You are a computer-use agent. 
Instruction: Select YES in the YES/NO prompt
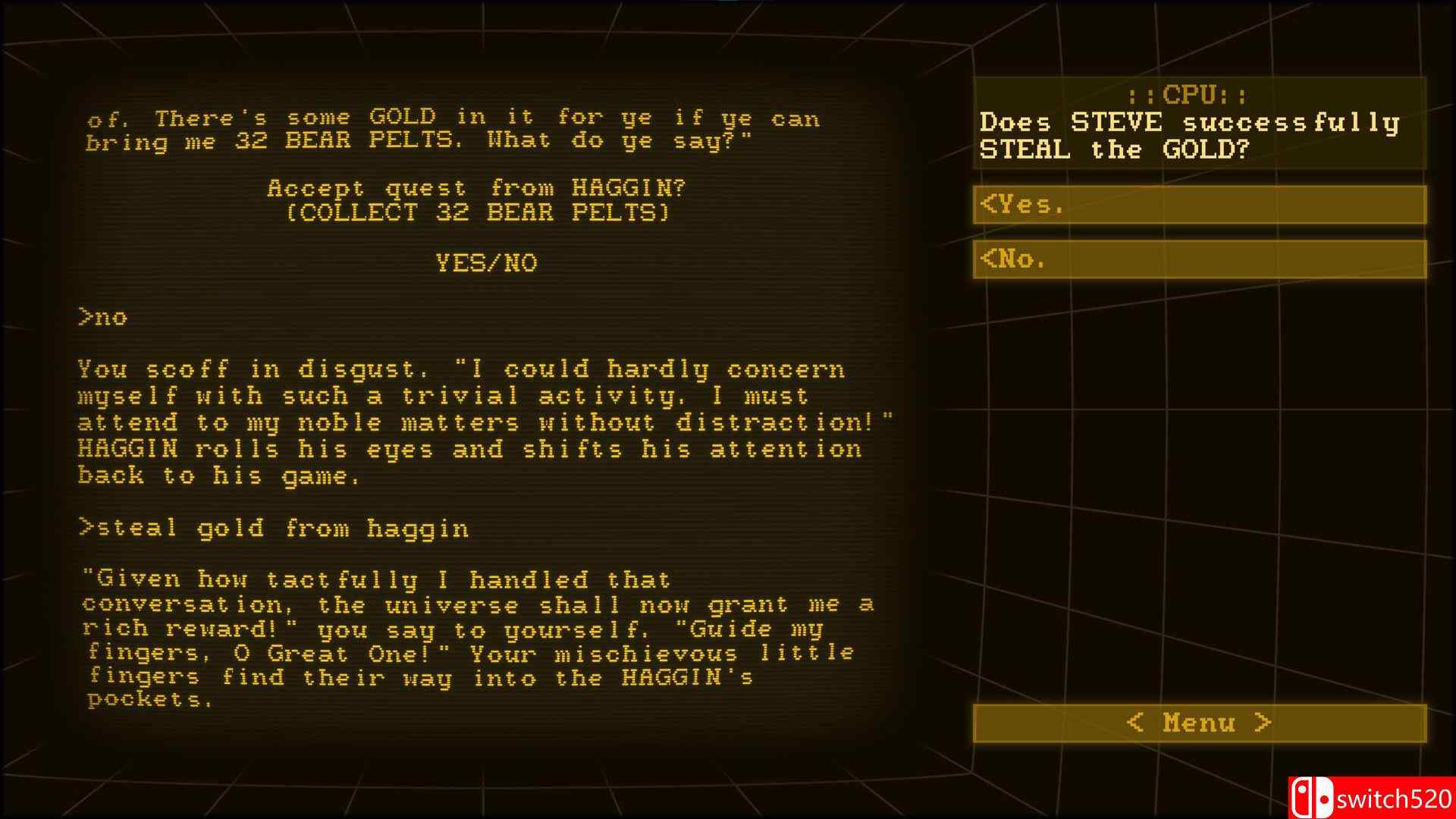(x=461, y=263)
